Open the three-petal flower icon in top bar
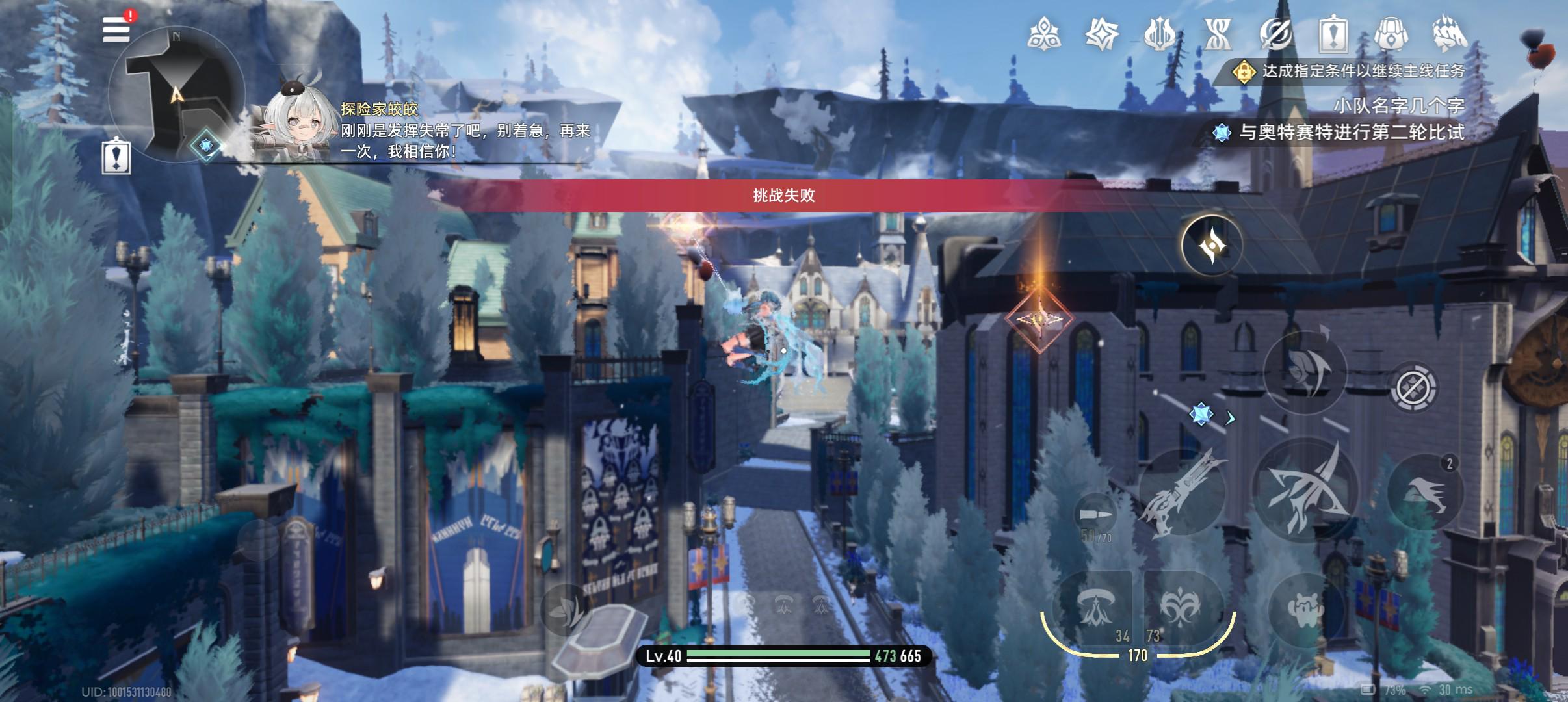Viewport: 1568px width, 702px height. [1044, 34]
